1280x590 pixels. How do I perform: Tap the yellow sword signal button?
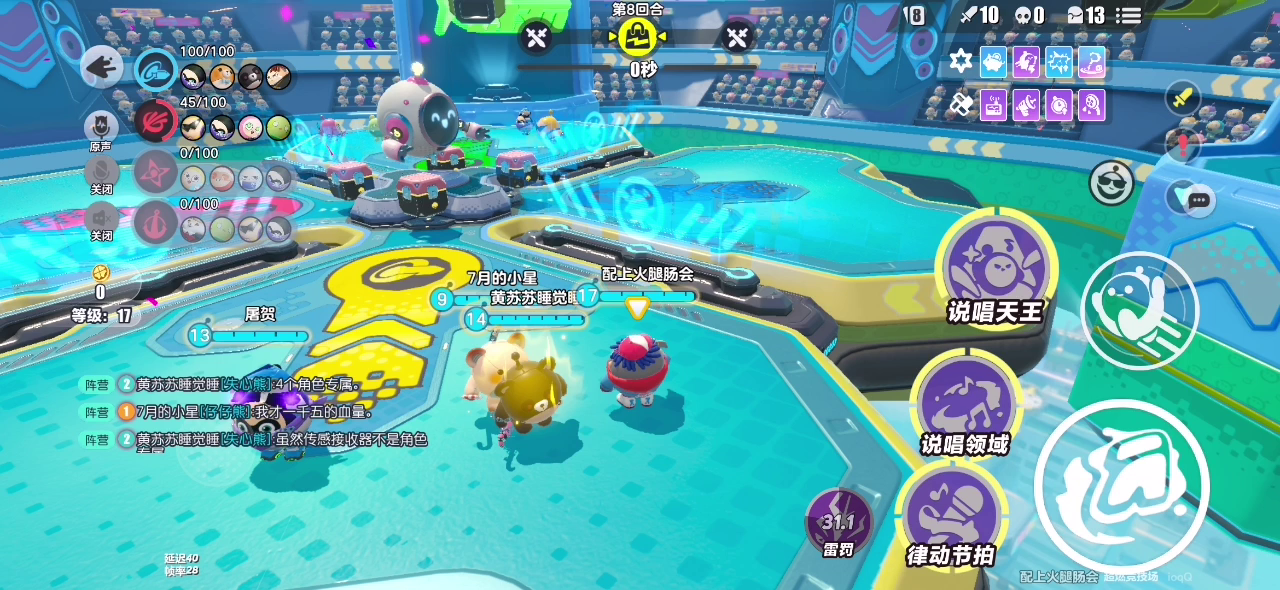pyautogui.click(x=1183, y=98)
